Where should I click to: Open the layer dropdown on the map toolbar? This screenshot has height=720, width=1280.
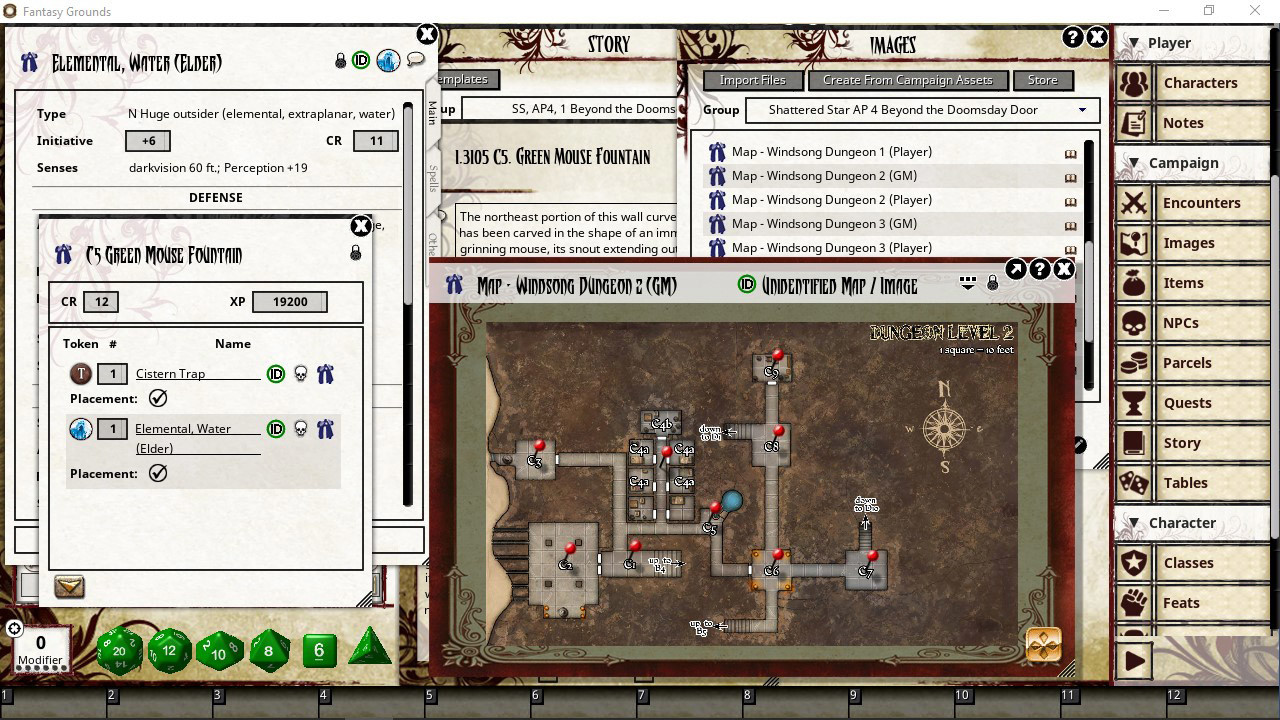(x=967, y=282)
